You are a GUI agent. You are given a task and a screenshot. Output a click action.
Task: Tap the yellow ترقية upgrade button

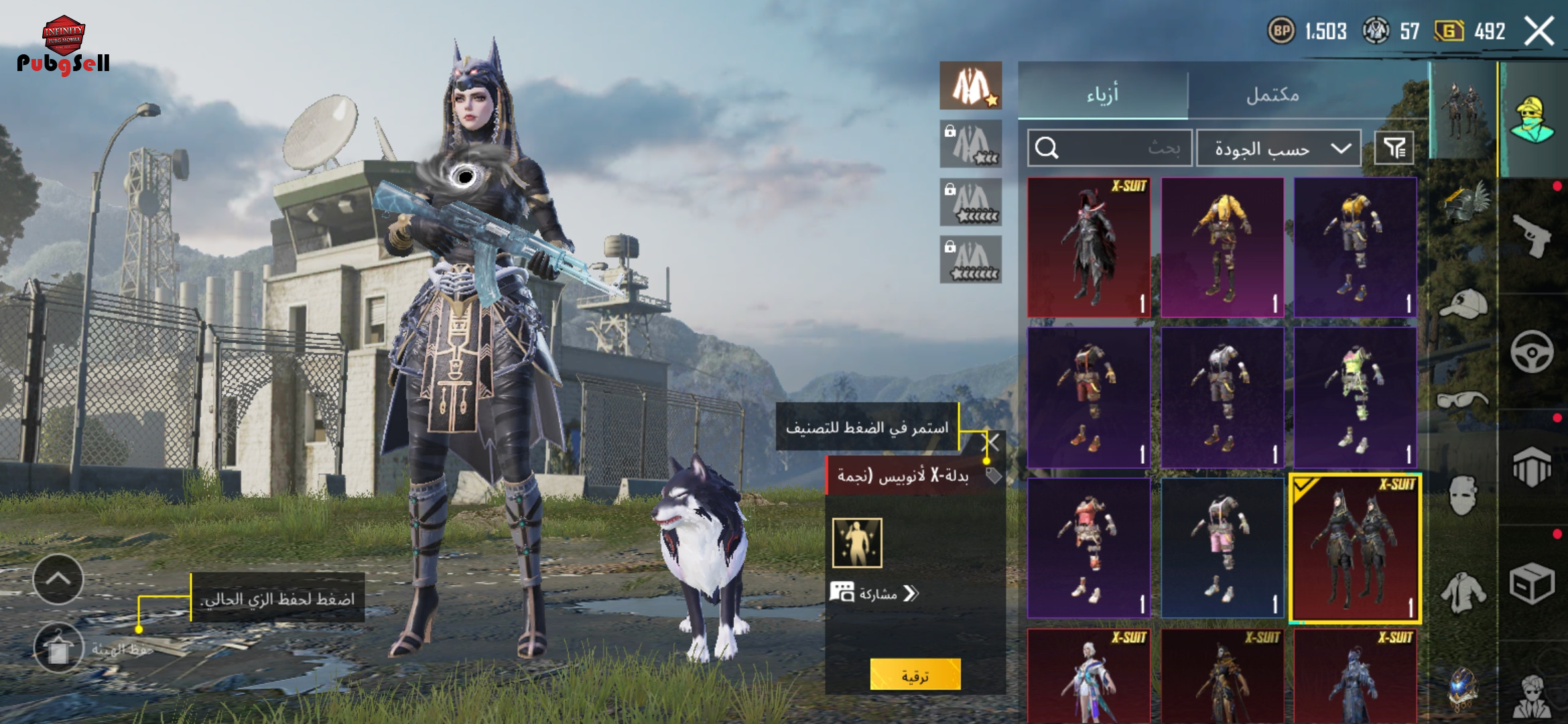pyautogui.click(x=915, y=675)
